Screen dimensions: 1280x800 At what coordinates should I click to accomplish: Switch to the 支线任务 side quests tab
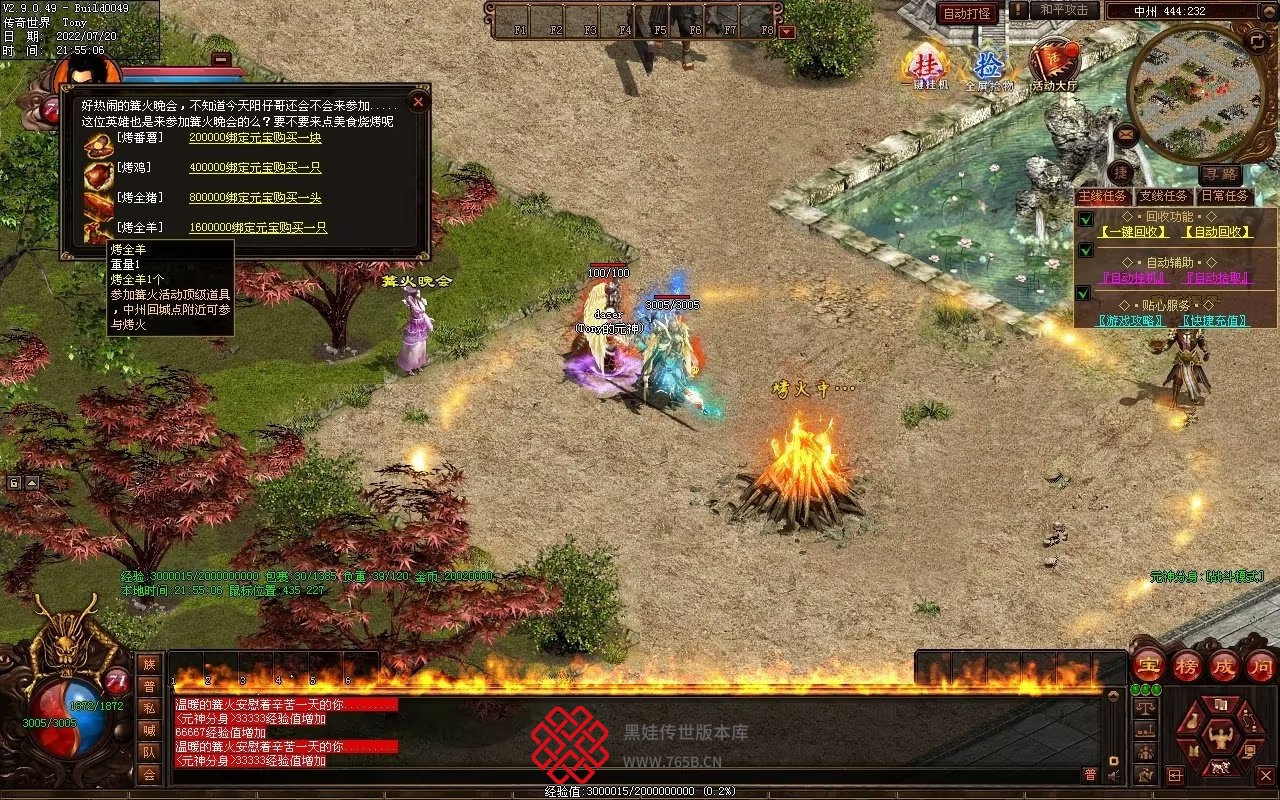(1163, 197)
